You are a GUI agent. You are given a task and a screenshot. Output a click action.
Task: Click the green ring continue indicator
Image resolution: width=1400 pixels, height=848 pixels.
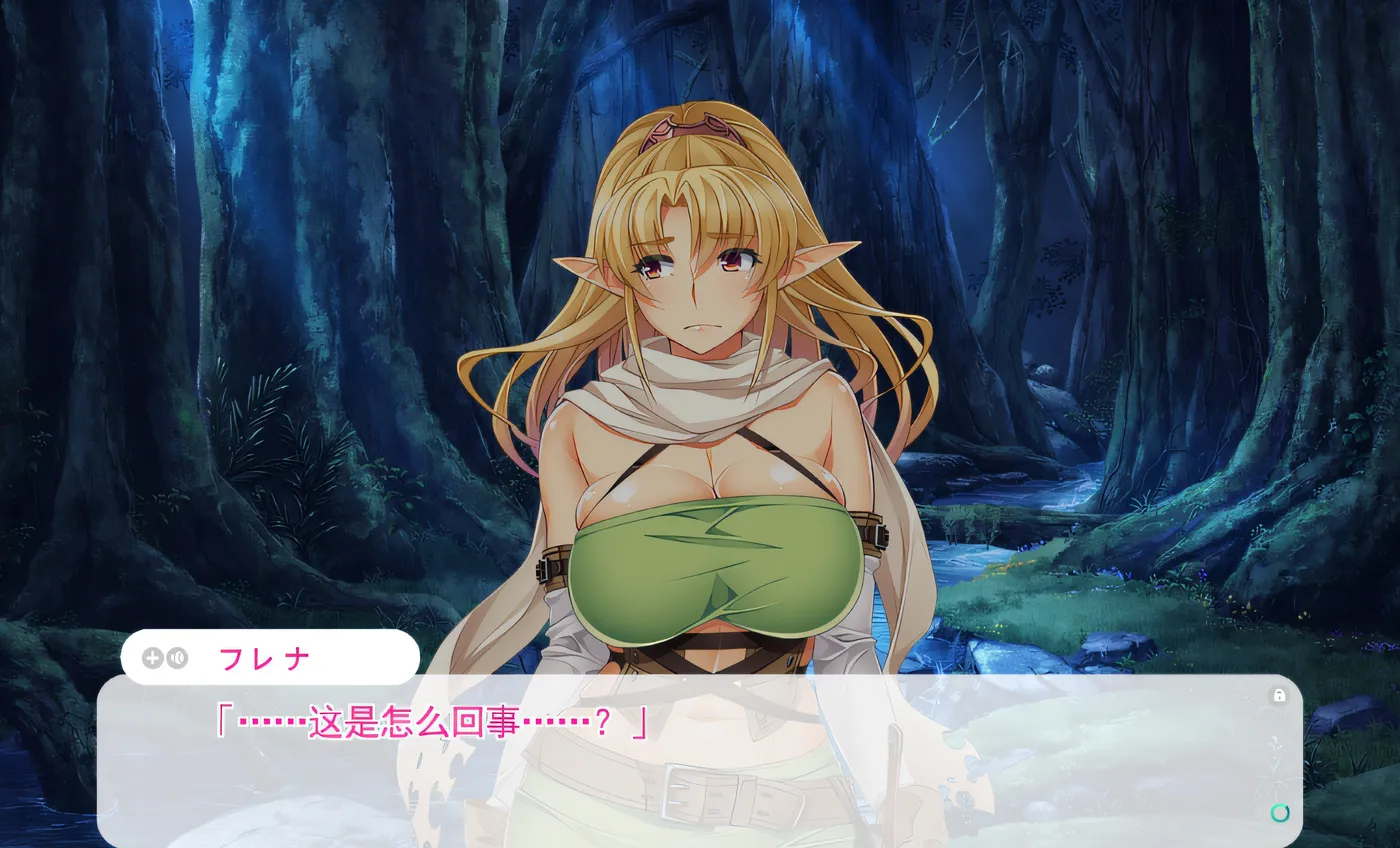point(1279,813)
